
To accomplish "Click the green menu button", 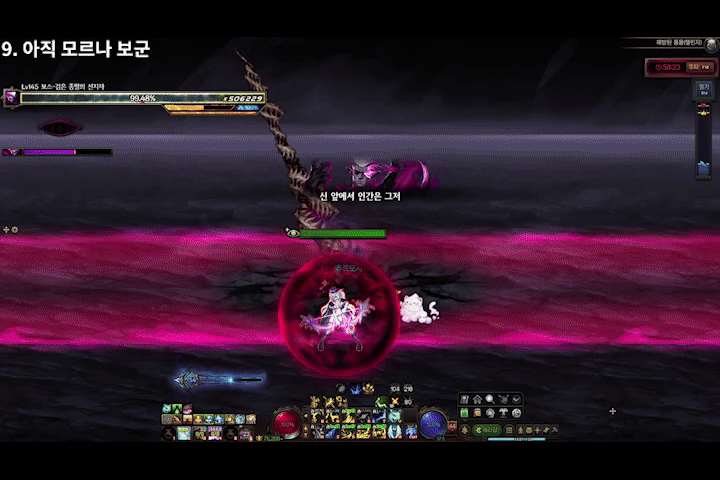I will coord(485,430).
